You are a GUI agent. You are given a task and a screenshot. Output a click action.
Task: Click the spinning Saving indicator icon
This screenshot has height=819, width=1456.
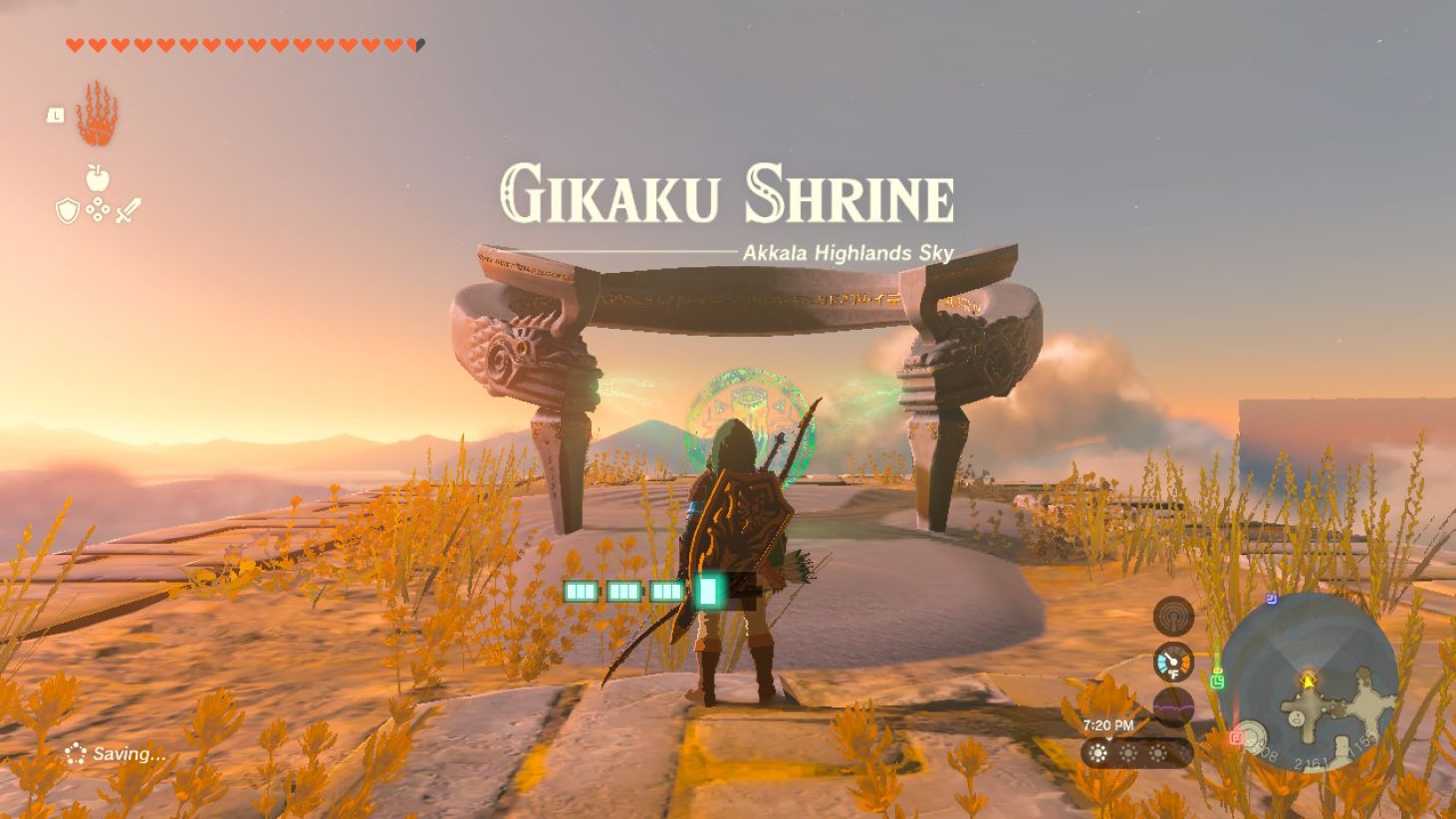[x=74, y=754]
